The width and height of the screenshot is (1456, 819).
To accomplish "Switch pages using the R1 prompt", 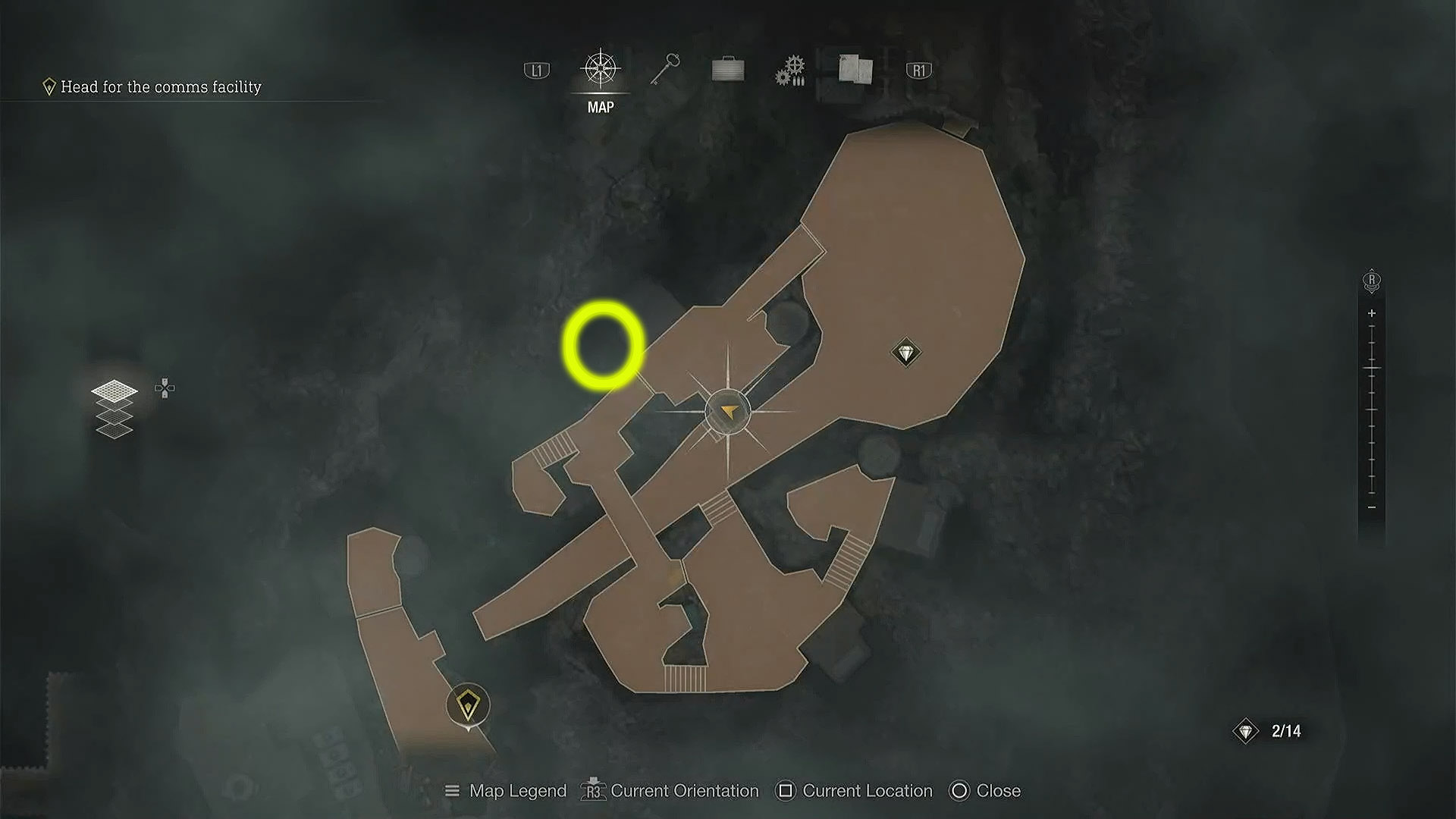I will point(918,68).
